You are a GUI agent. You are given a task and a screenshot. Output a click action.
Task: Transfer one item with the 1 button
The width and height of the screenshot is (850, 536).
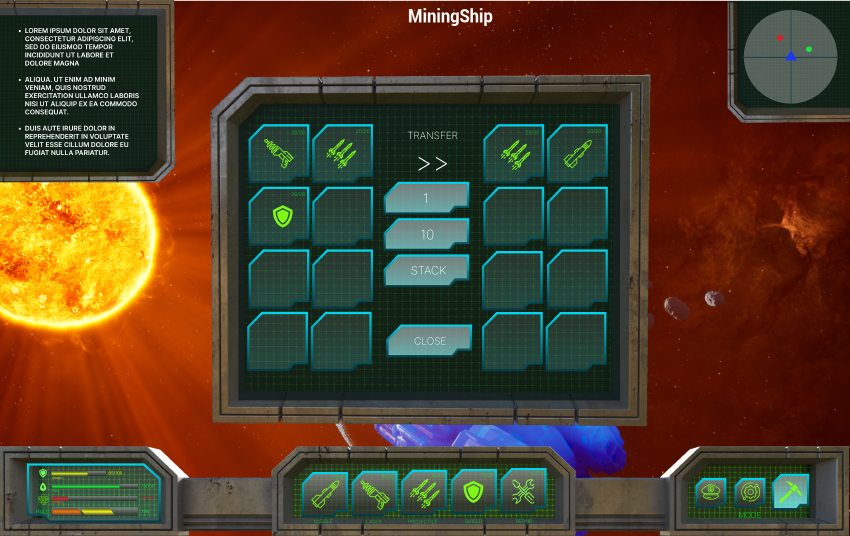coord(427,198)
